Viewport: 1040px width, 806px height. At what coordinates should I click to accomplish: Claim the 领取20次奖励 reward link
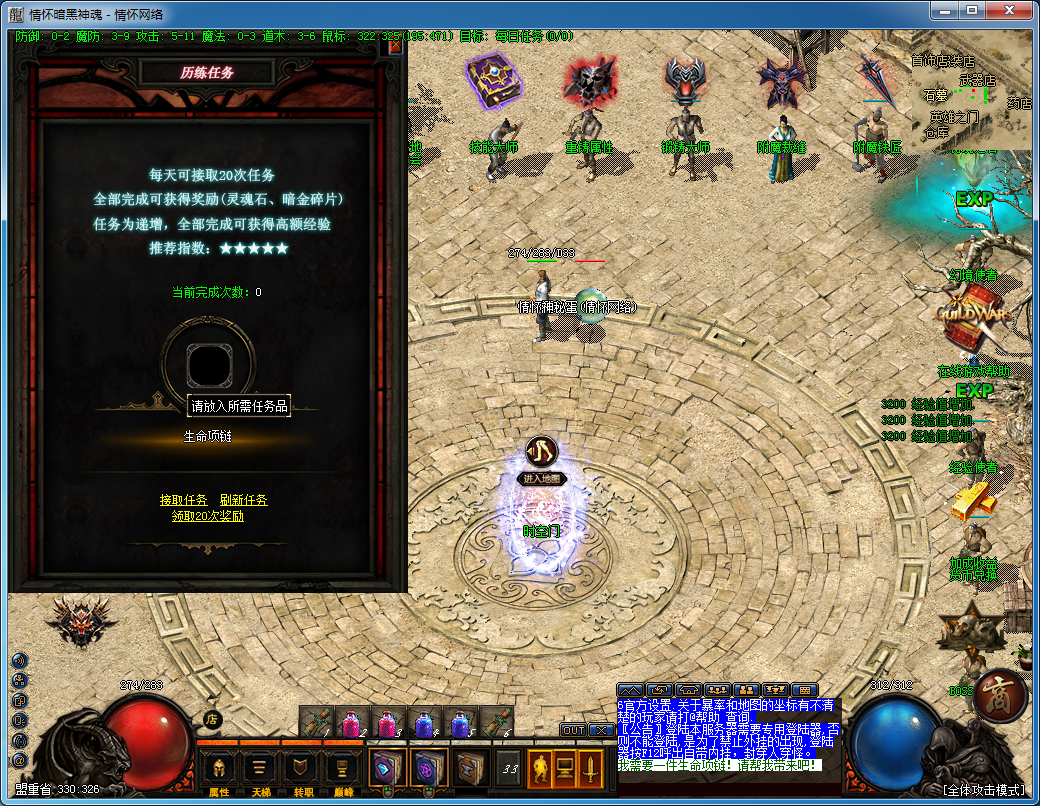pyautogui.click(x=207, y=516)
